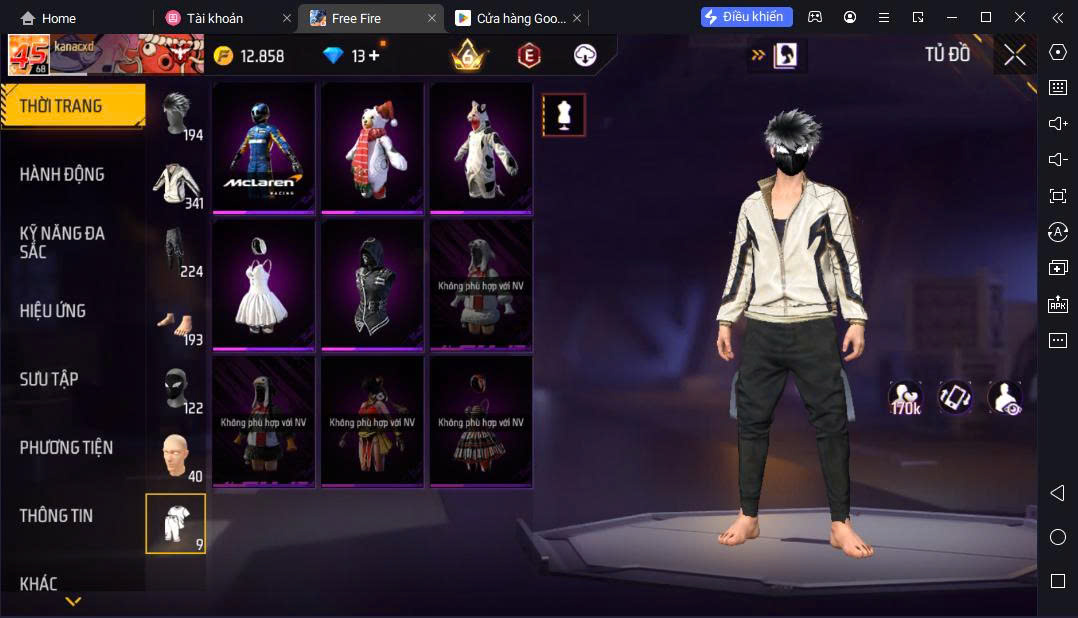Screen dimensions: 1078x618
Task: Open the pants subcategory
Action: click(177, 252)
